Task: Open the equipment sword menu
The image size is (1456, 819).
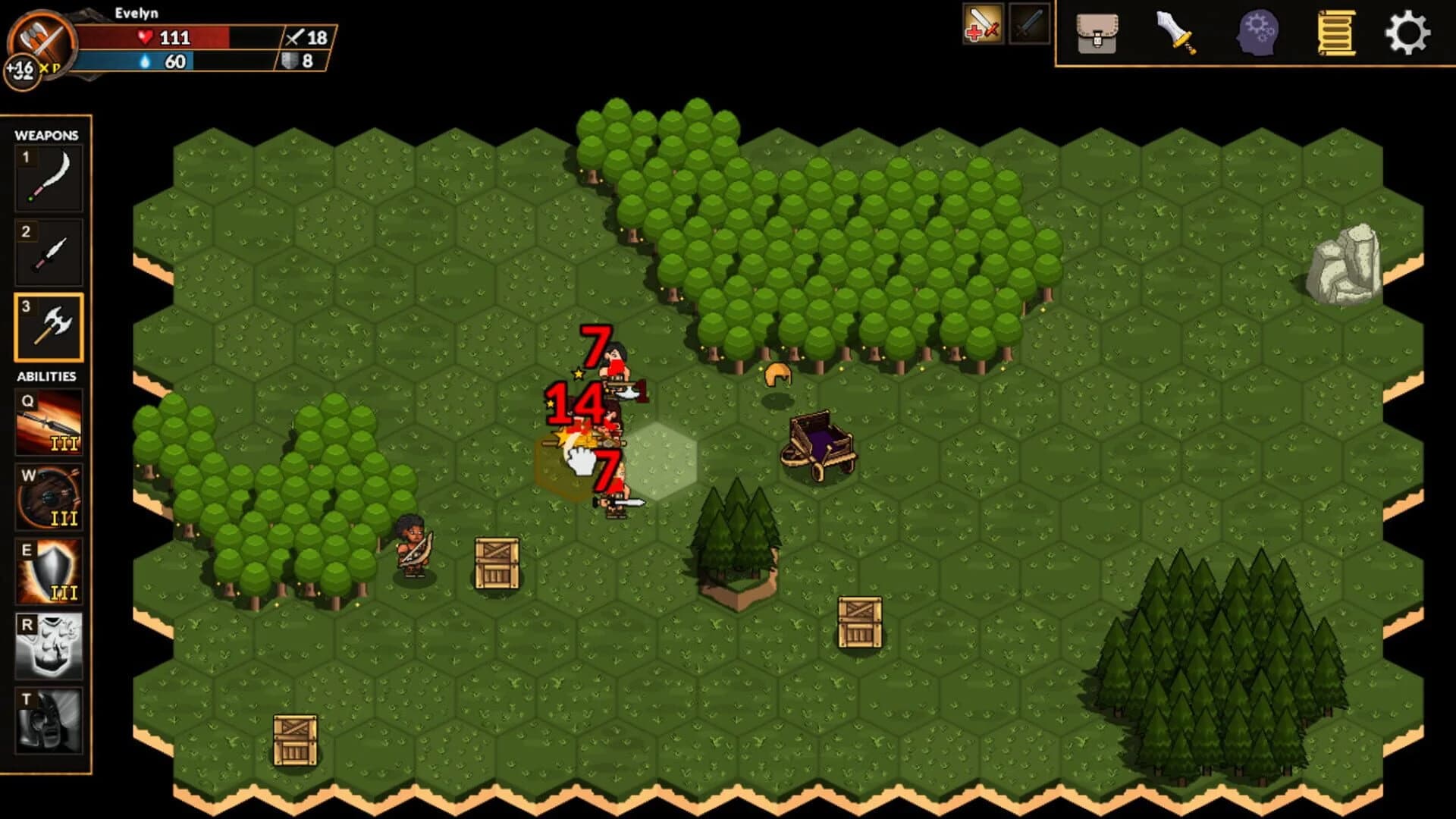Action: (1175, 33)
